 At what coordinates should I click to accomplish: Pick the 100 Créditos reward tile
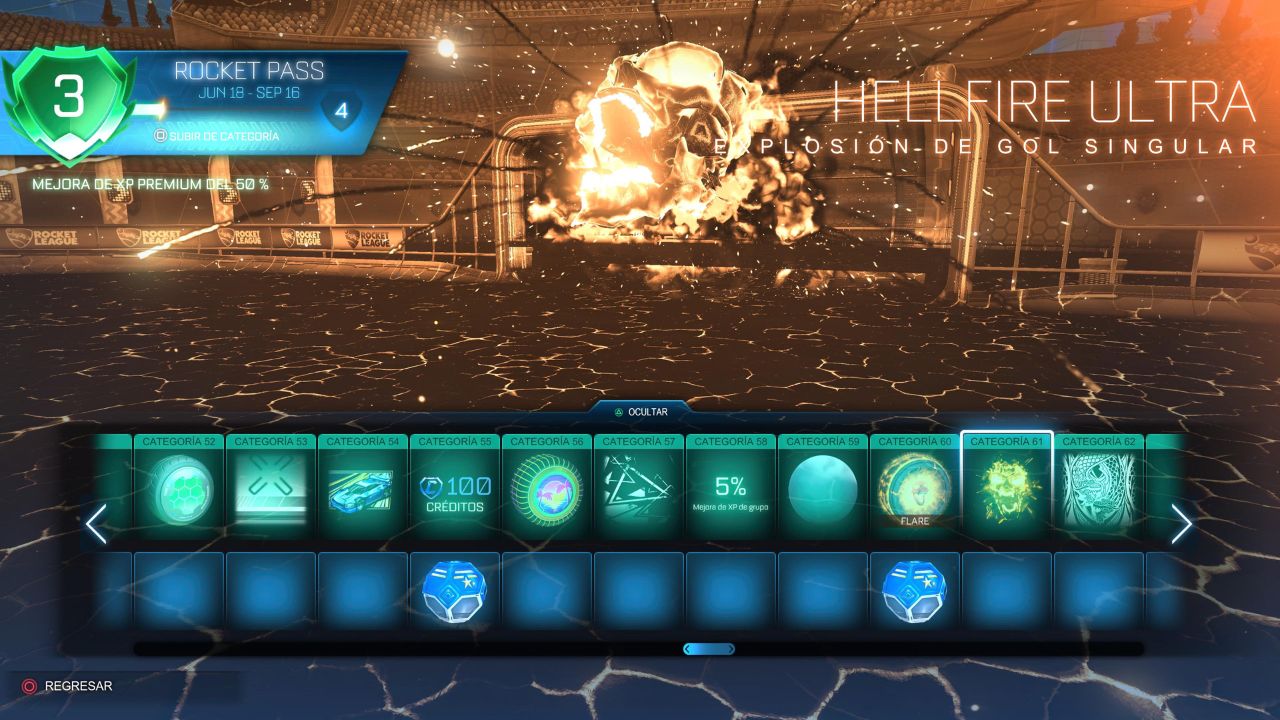point(455,490)
